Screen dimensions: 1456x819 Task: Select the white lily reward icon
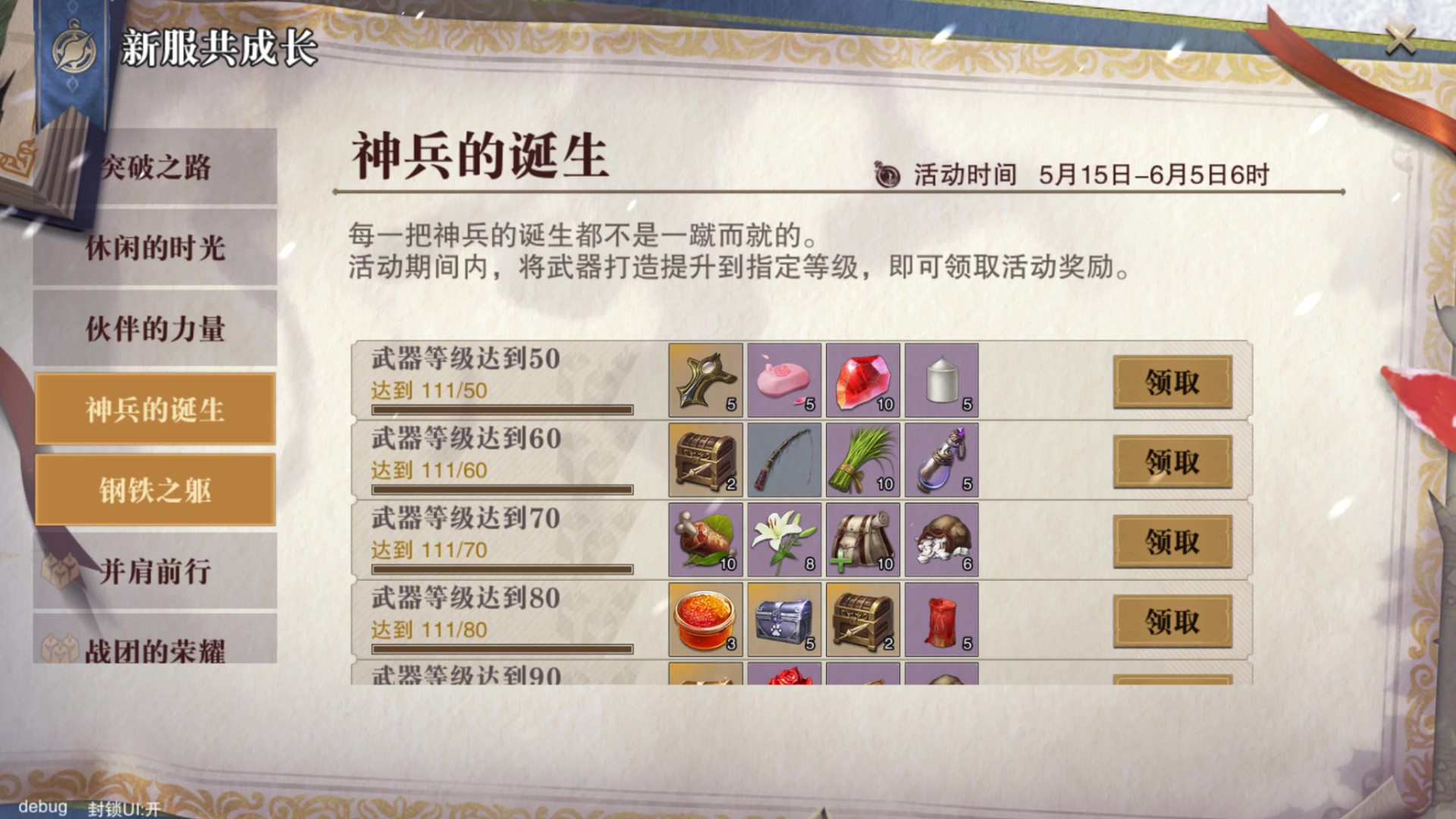coord(783,539)
